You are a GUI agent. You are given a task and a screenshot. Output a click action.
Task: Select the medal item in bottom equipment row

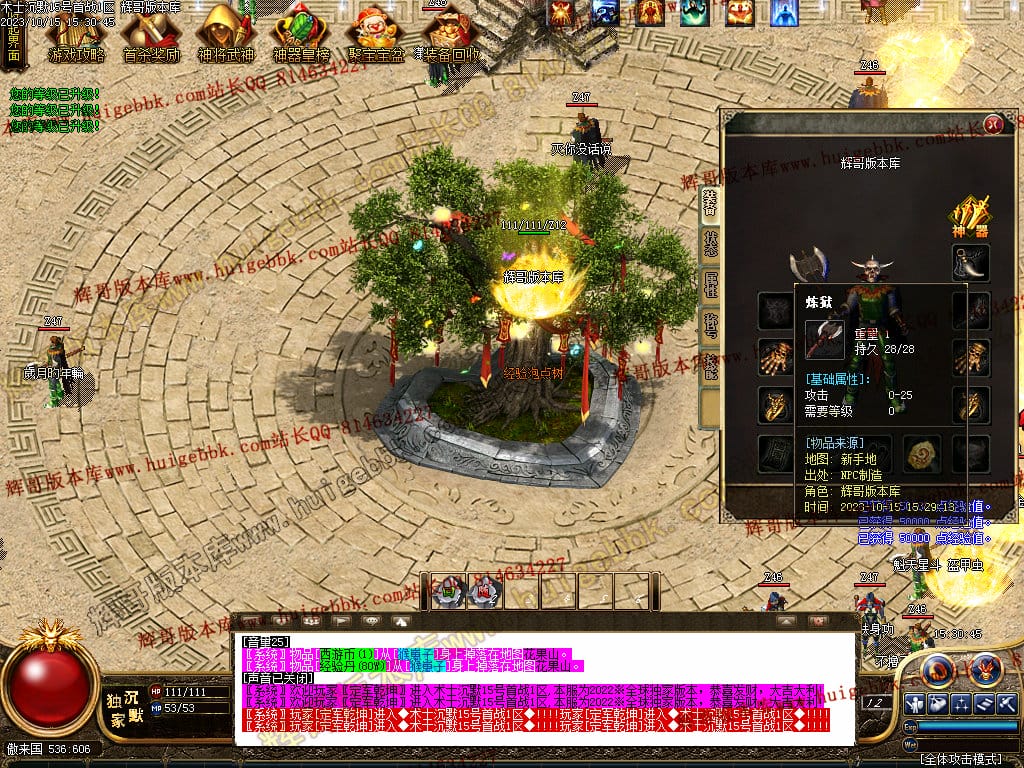click(x=921, y=454)
